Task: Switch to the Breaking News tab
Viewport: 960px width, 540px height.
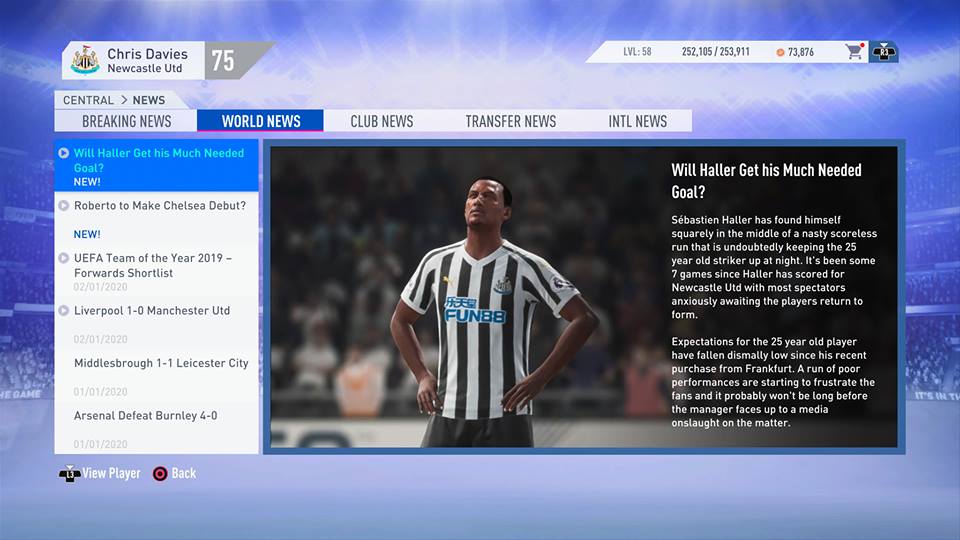Action: (126, 121)
